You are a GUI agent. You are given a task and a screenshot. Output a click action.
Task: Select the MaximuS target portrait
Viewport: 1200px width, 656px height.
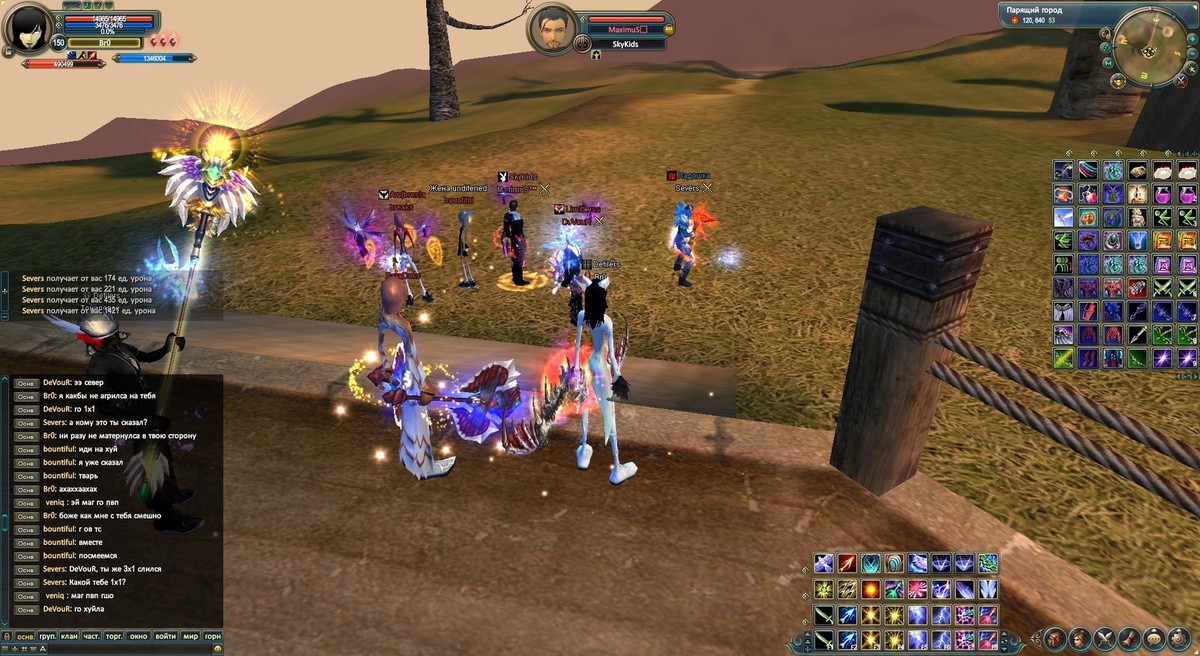tap(549, 29)
